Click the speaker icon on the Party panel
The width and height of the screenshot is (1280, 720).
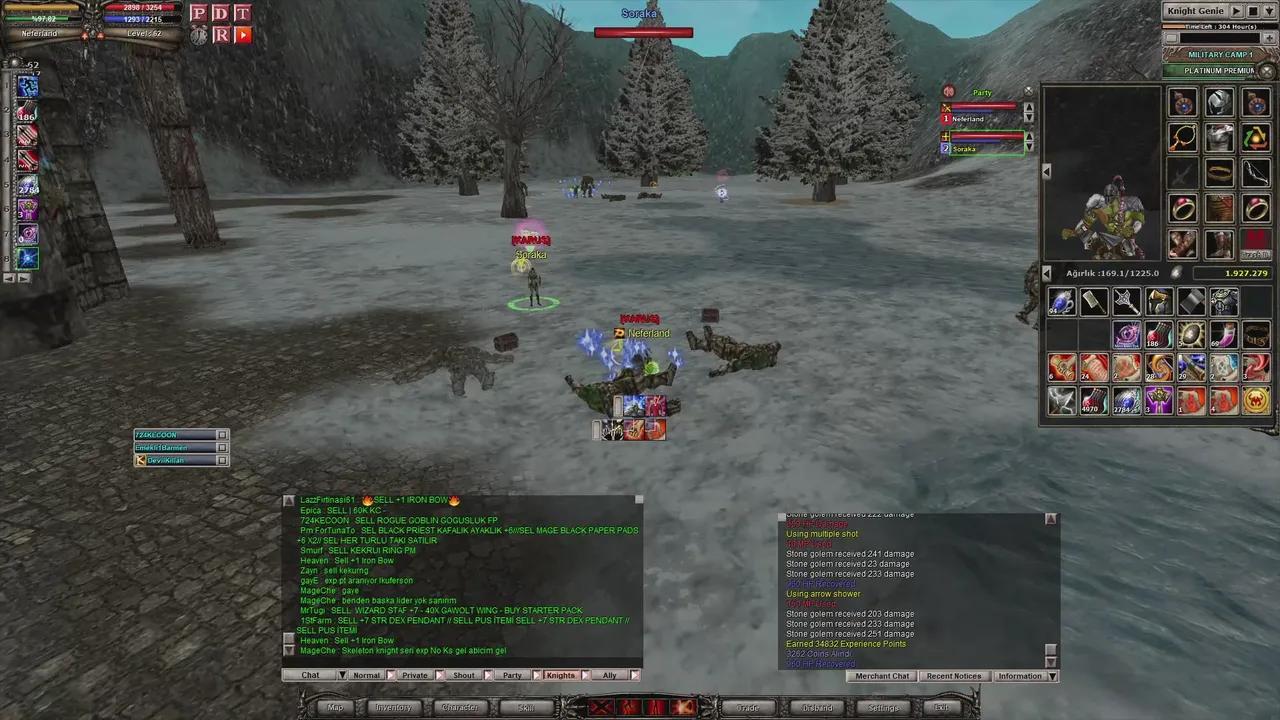click(948, 92)
